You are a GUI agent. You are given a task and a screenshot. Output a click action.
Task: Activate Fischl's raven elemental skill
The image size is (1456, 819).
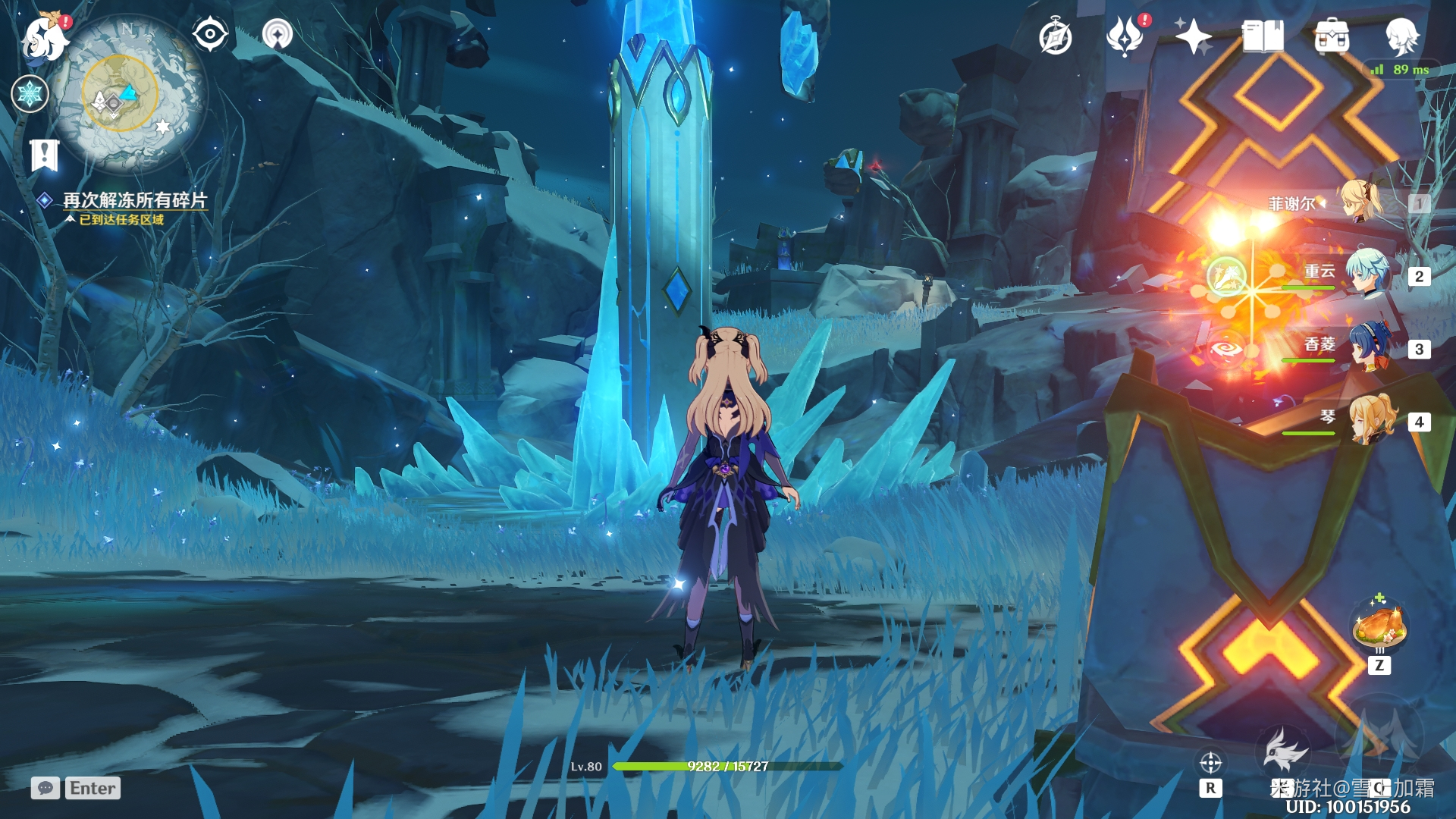tap(1285, 751)
